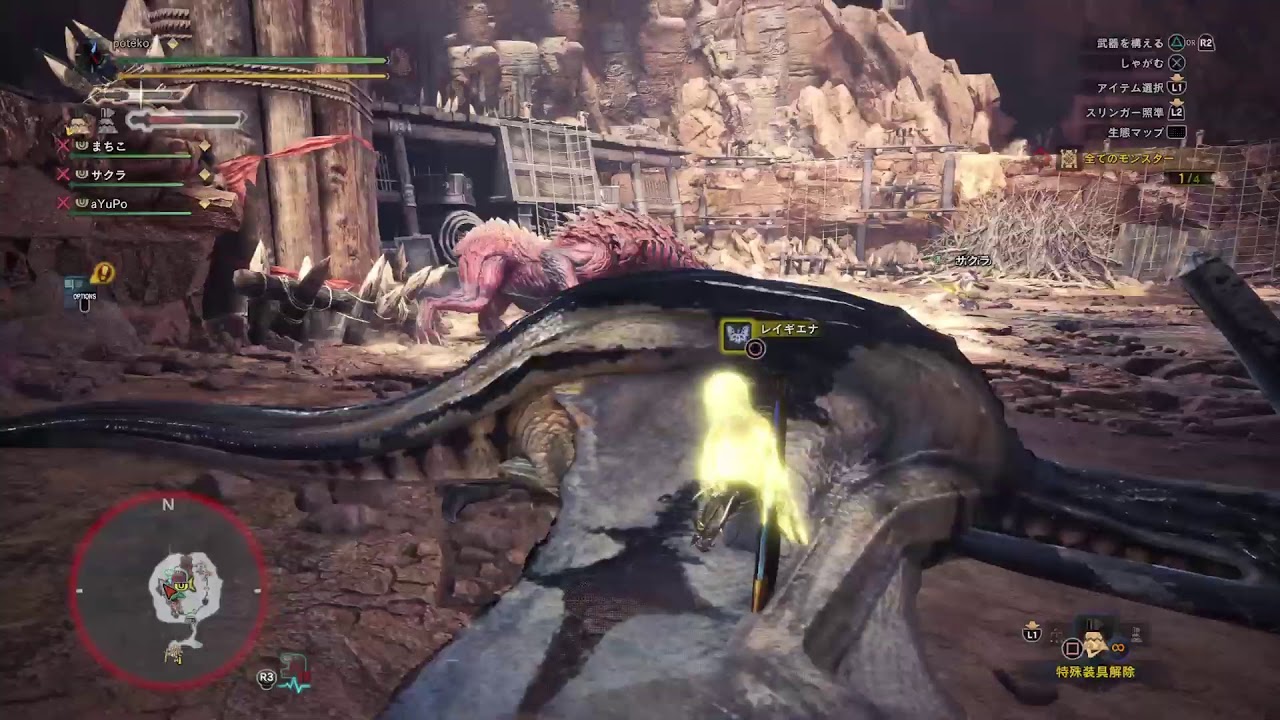Open the ecological map (生態マップ) touchpad prompt

tap(1177, 132)
